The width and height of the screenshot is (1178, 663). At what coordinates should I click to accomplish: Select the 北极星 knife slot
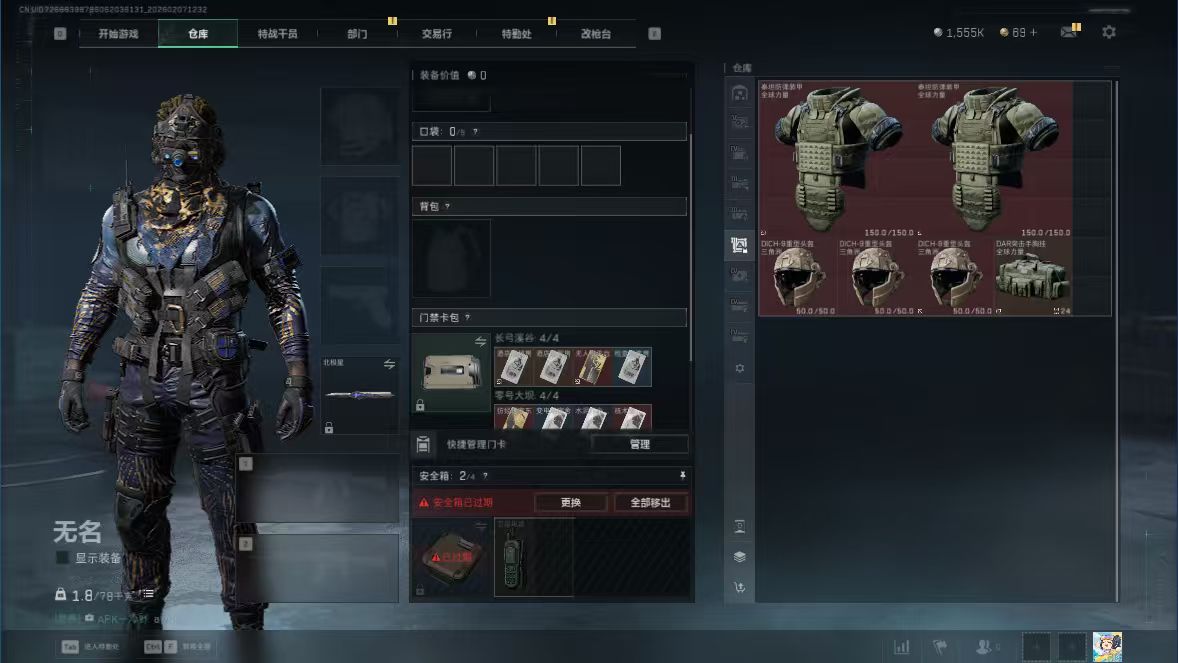pos(359,395)
